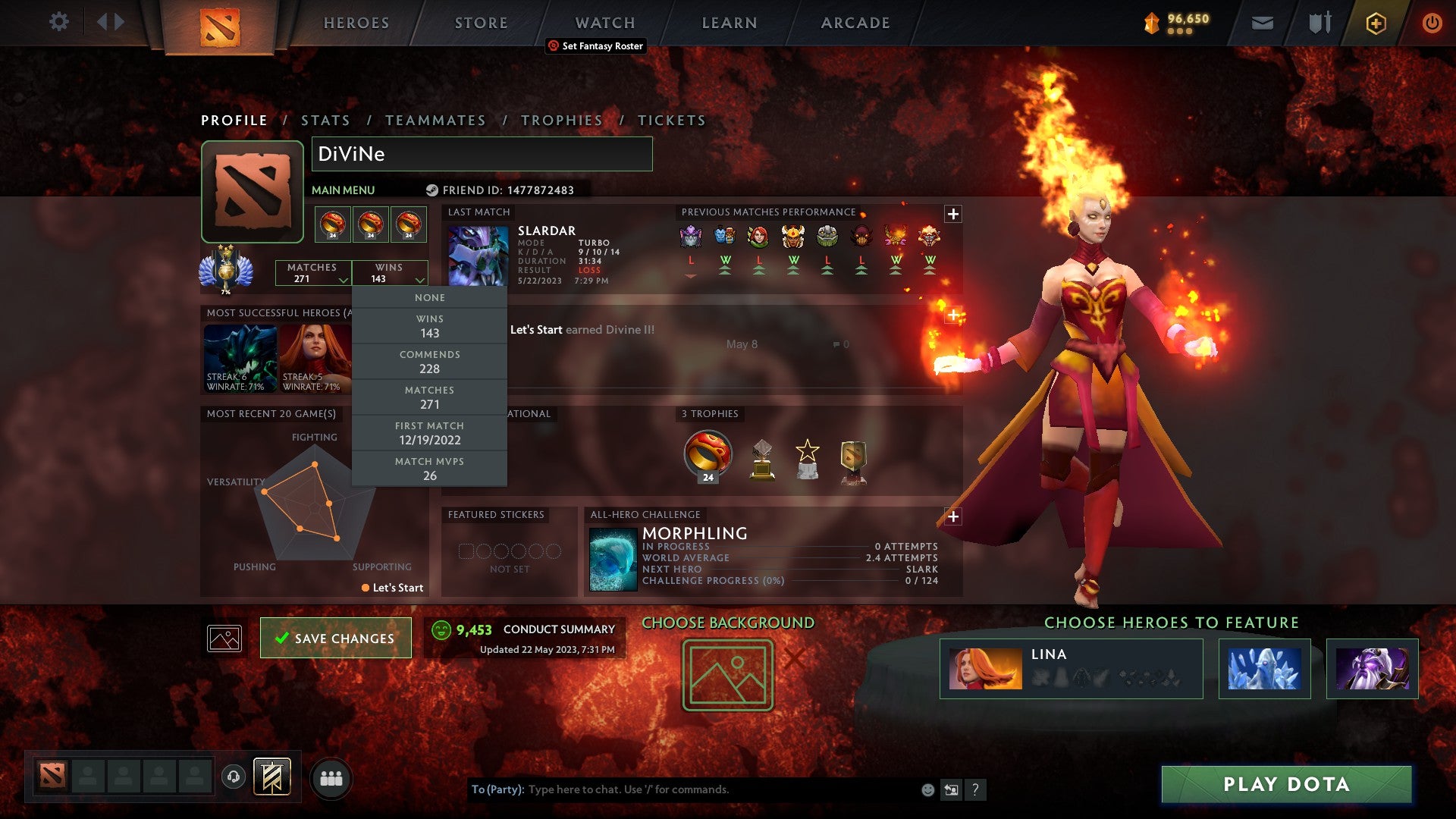Click the settings gear icon
The height and width of the screenshot is (819, 1456).
(x=59, y=22)
